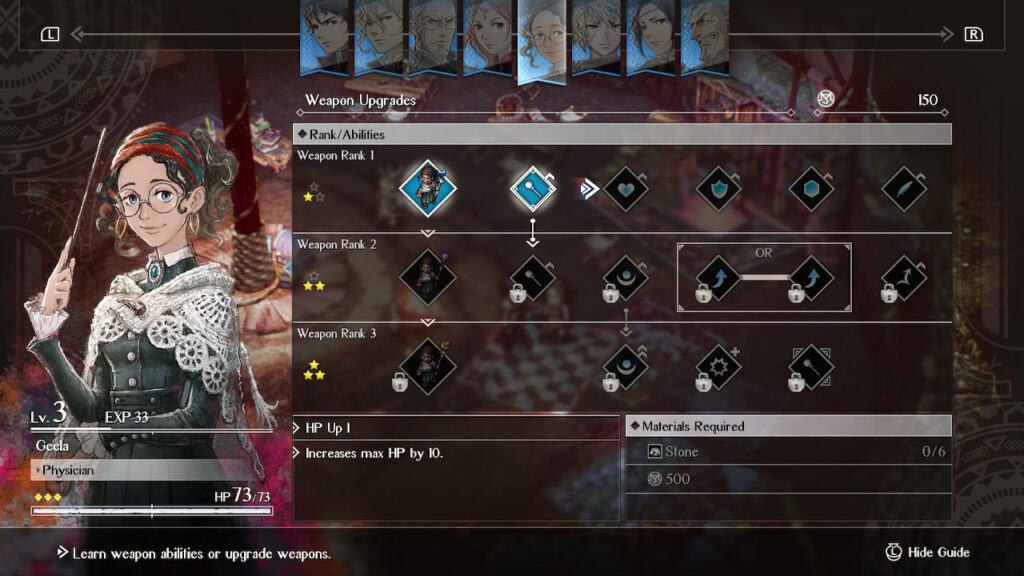Choose the locked Rank 3 crescent moon ability
This screenshot has height=576, width=1024.
[x=627, y=369]
